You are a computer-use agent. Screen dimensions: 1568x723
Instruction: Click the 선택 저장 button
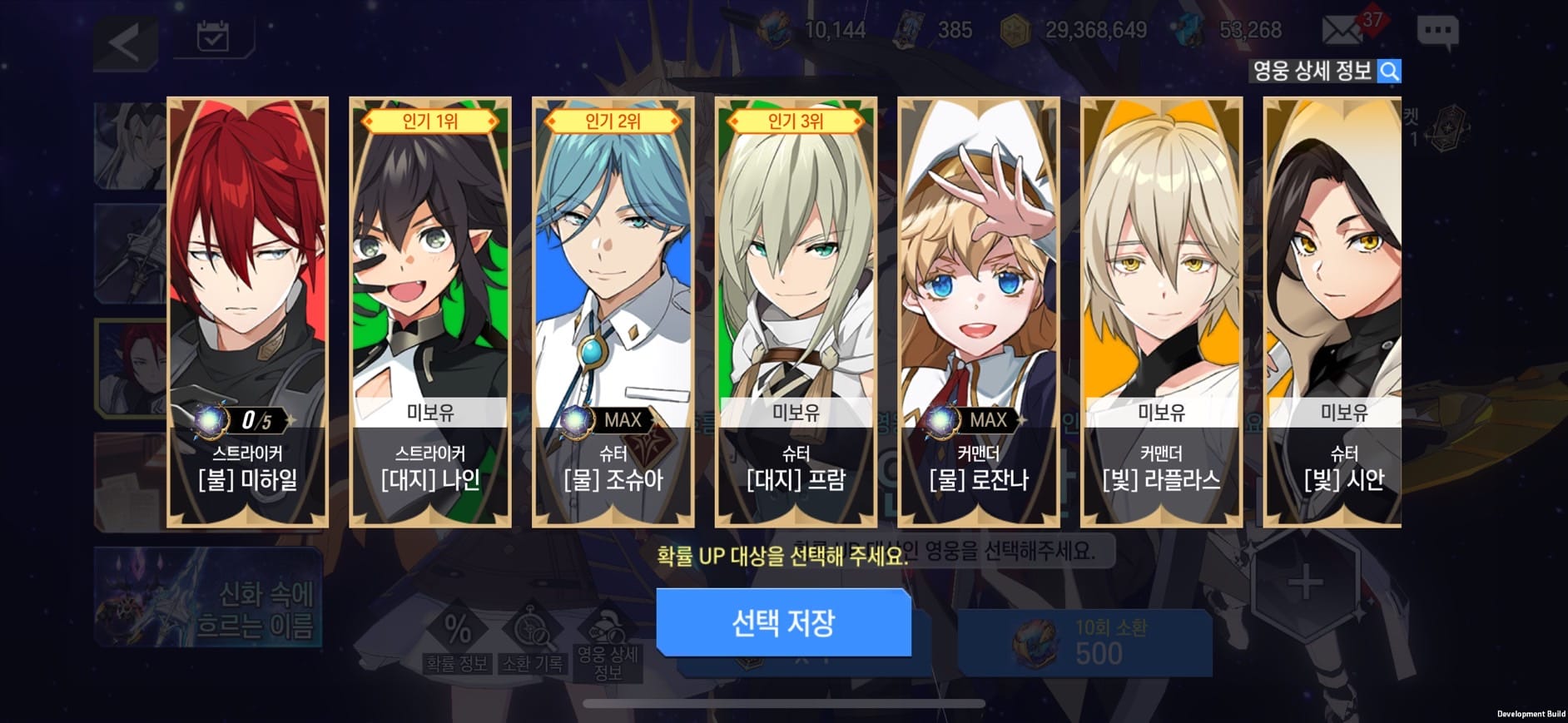click(x=783, y=622)
